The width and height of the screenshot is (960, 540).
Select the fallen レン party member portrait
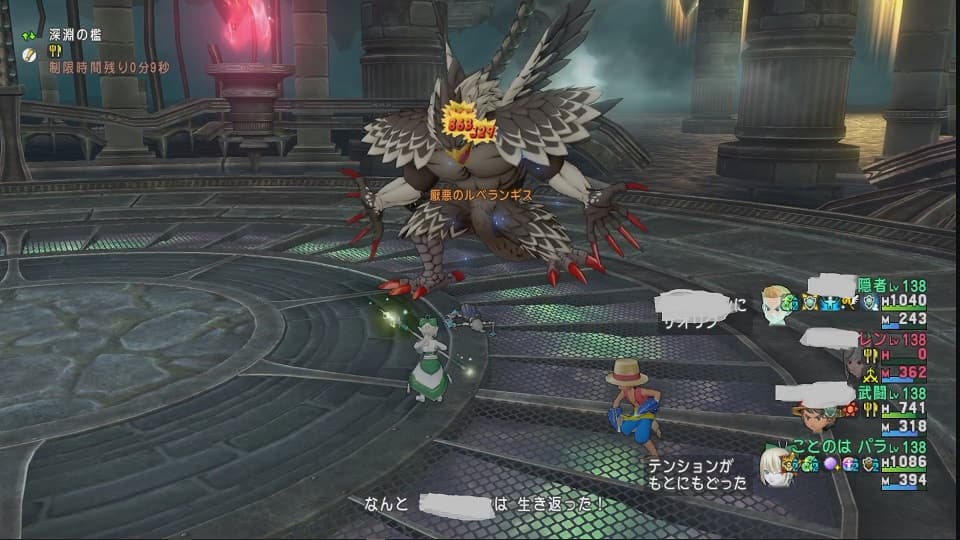pos(855,360)
